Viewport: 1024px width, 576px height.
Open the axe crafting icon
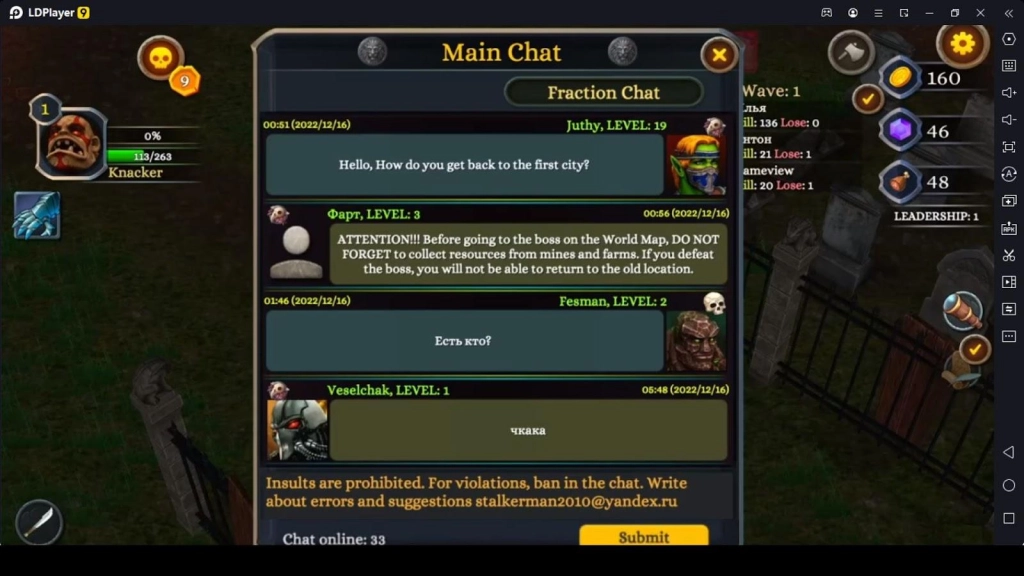coord(851,52)
